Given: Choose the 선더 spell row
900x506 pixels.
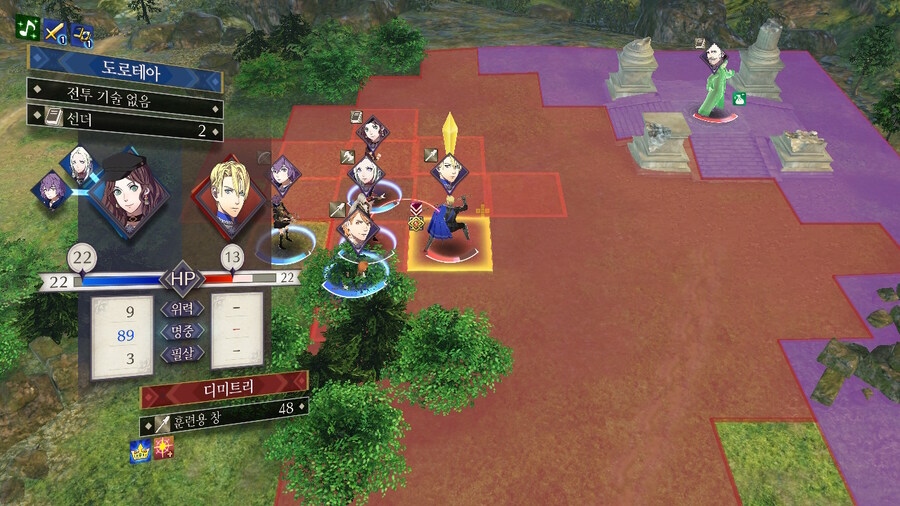Looking at the screenshot, I should [x=124, y=130].
